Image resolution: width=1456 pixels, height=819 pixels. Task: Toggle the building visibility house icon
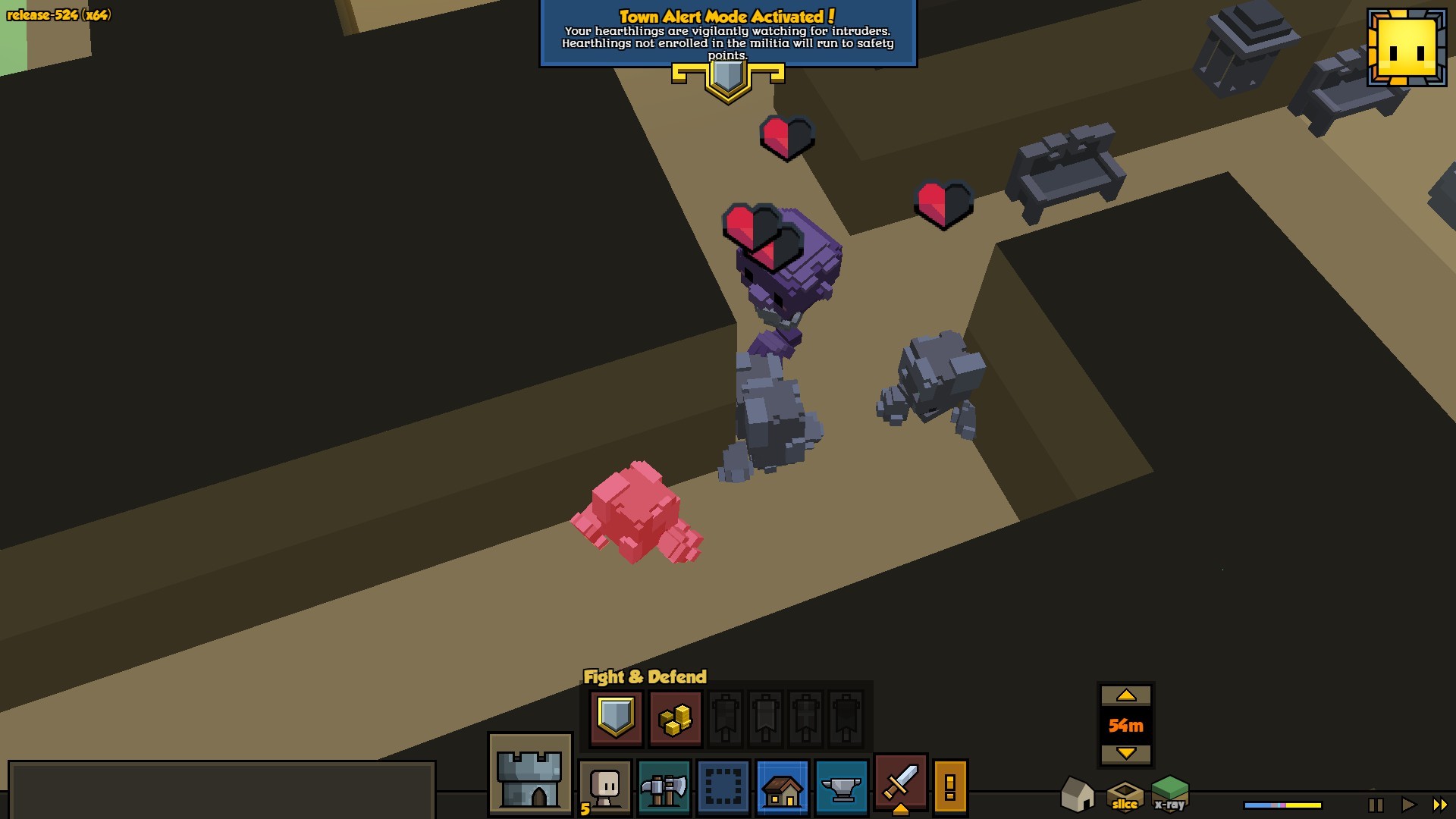point(1077,794)
